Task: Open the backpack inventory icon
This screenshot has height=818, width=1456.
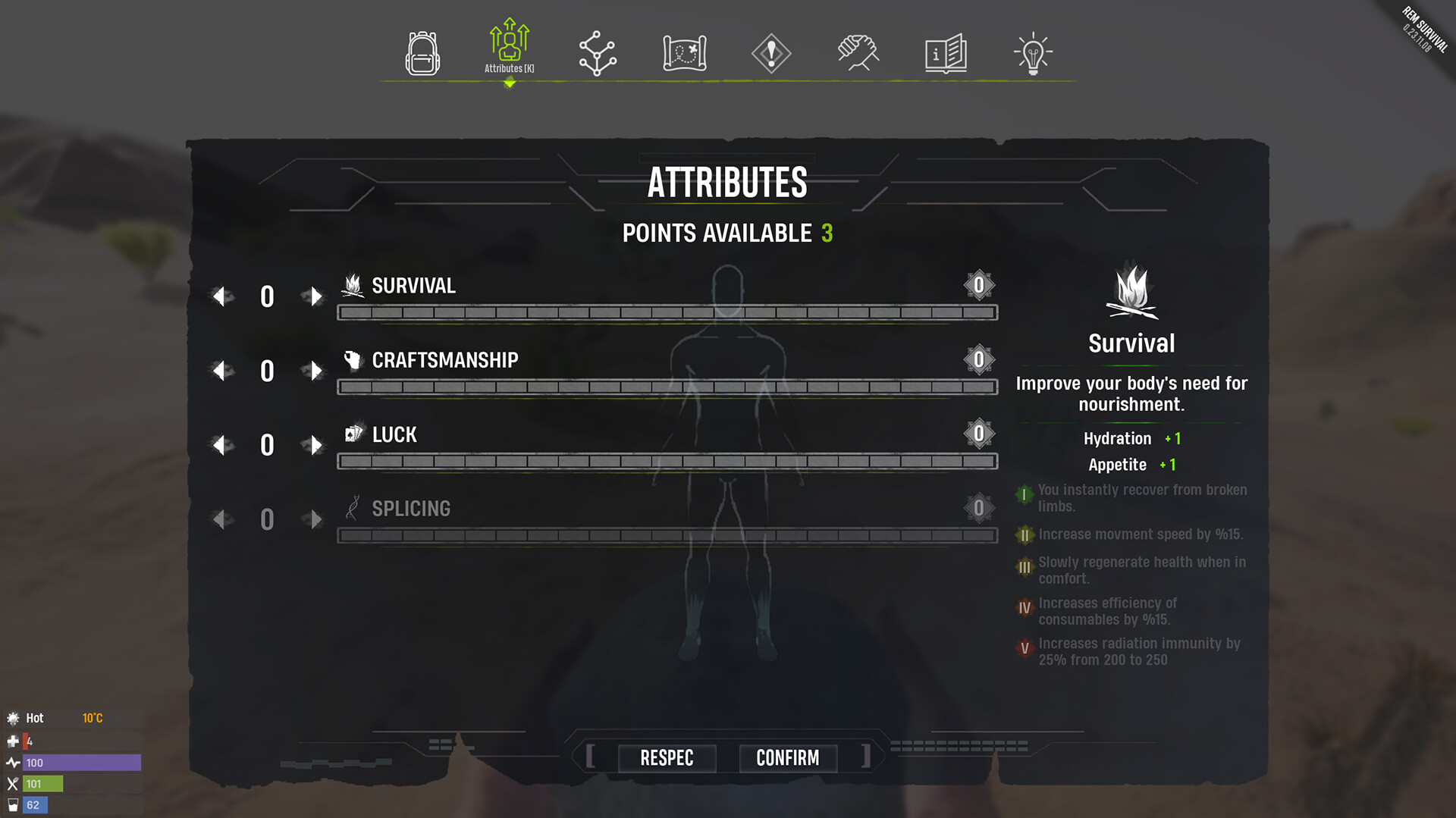Action: coord(422,52)
